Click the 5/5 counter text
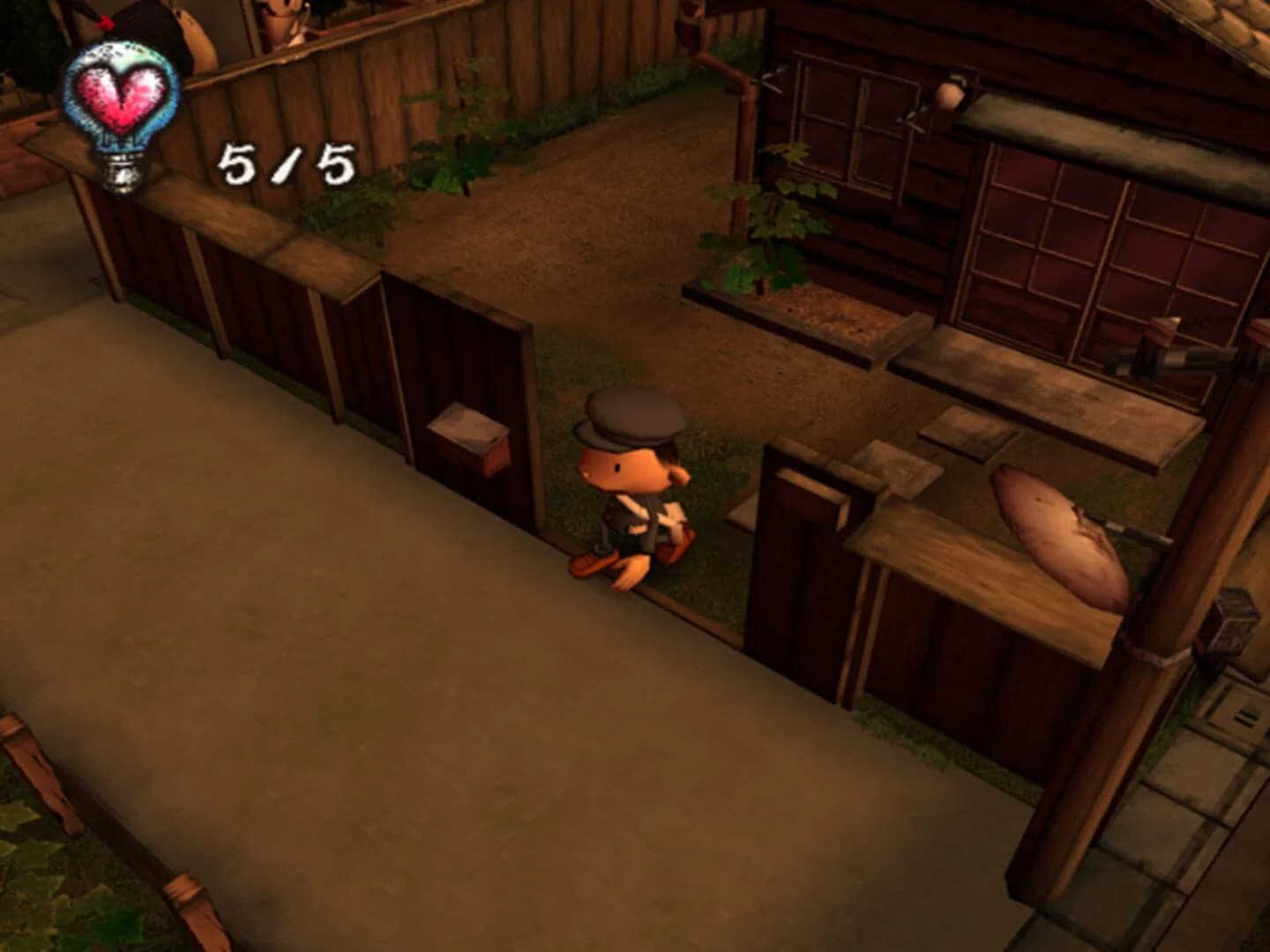The image size is (1270, 952). point(287,163)
